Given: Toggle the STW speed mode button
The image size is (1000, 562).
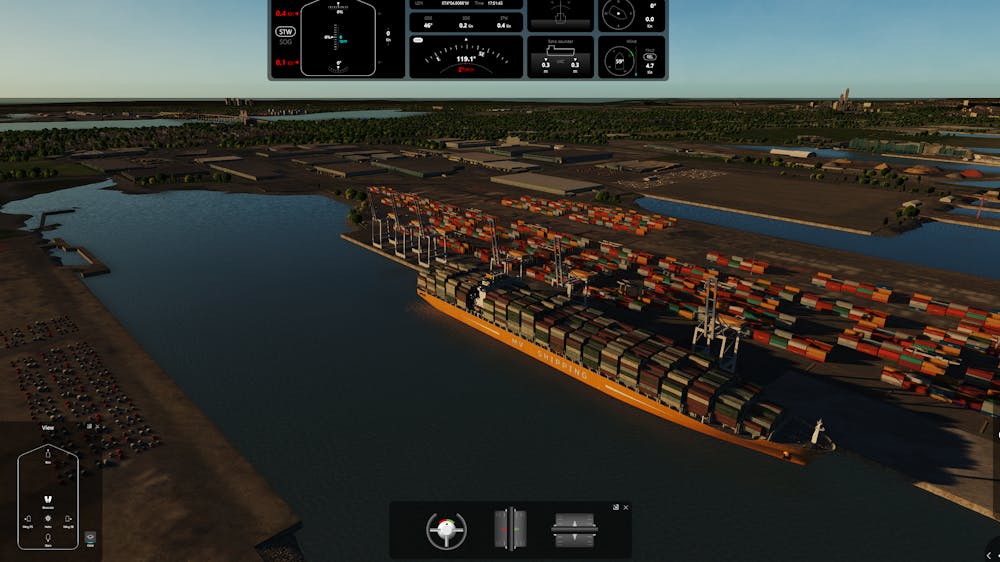Looking at the screenshot, I should [x=286, y=32].
